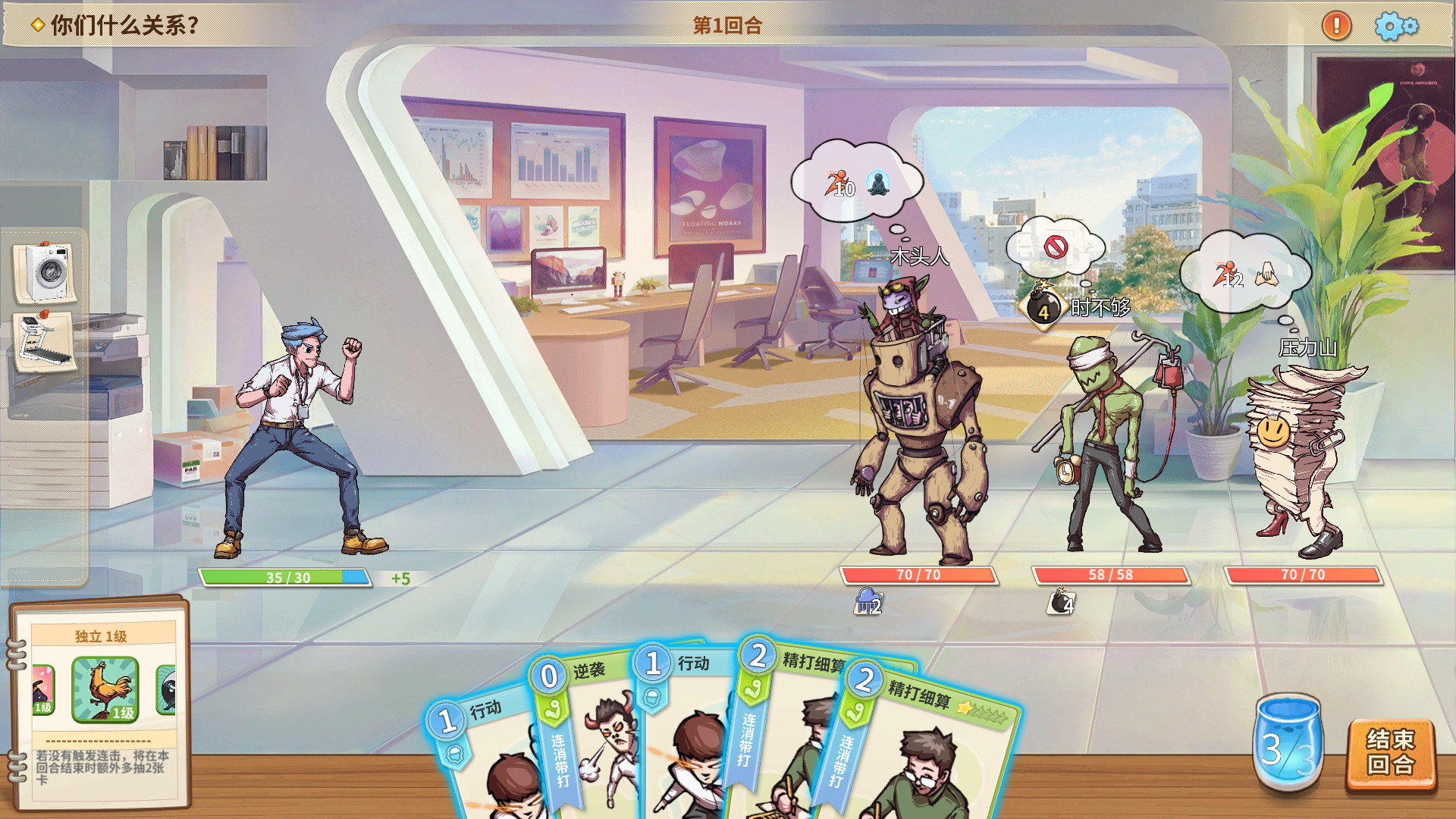The height and width of the screenshot is (819, 1456).
Task: Click the red exclamation alert icon
Action: [x=1336, y=26]
